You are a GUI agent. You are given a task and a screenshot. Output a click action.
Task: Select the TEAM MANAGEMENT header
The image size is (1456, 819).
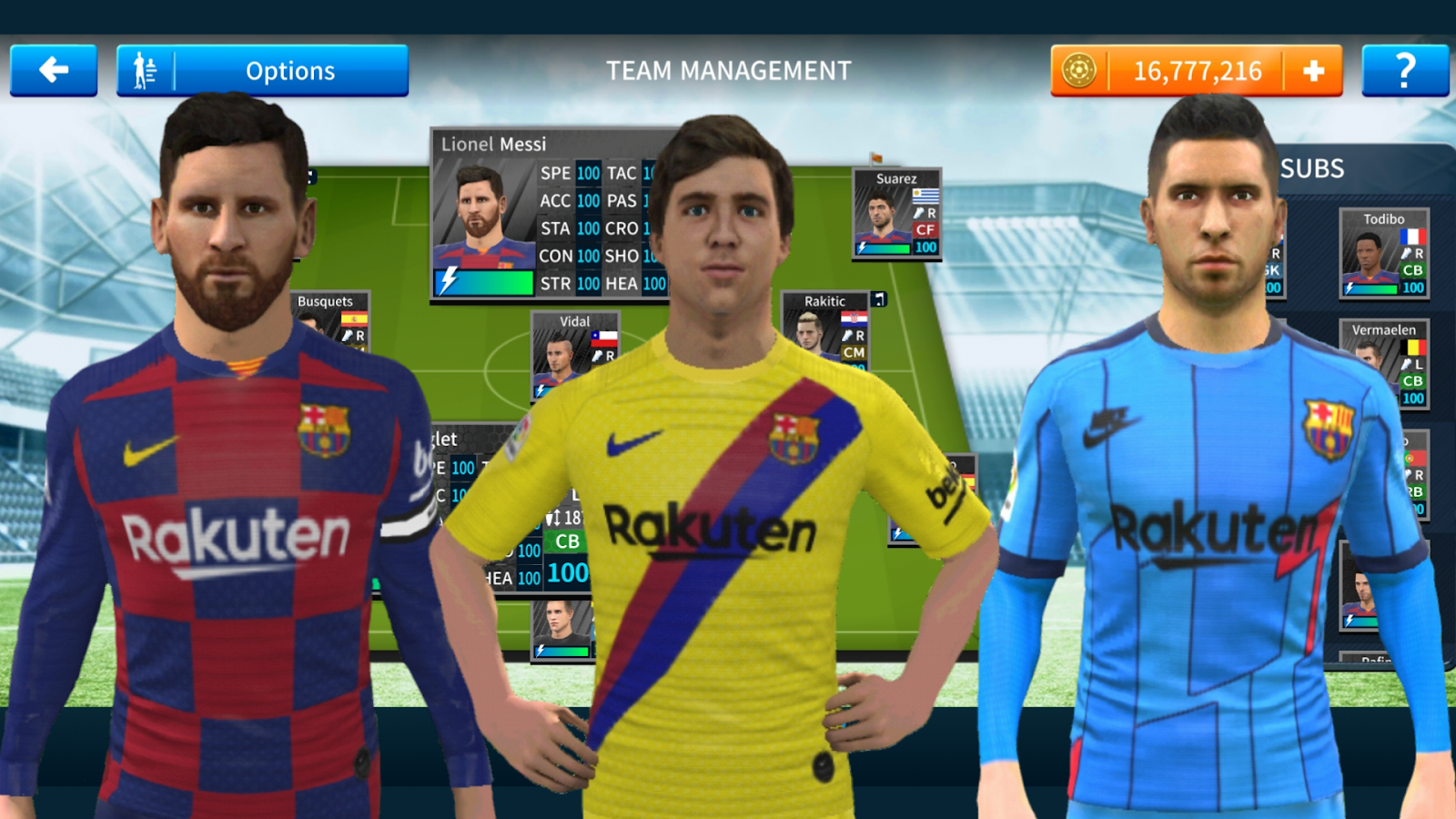(728, 67)
